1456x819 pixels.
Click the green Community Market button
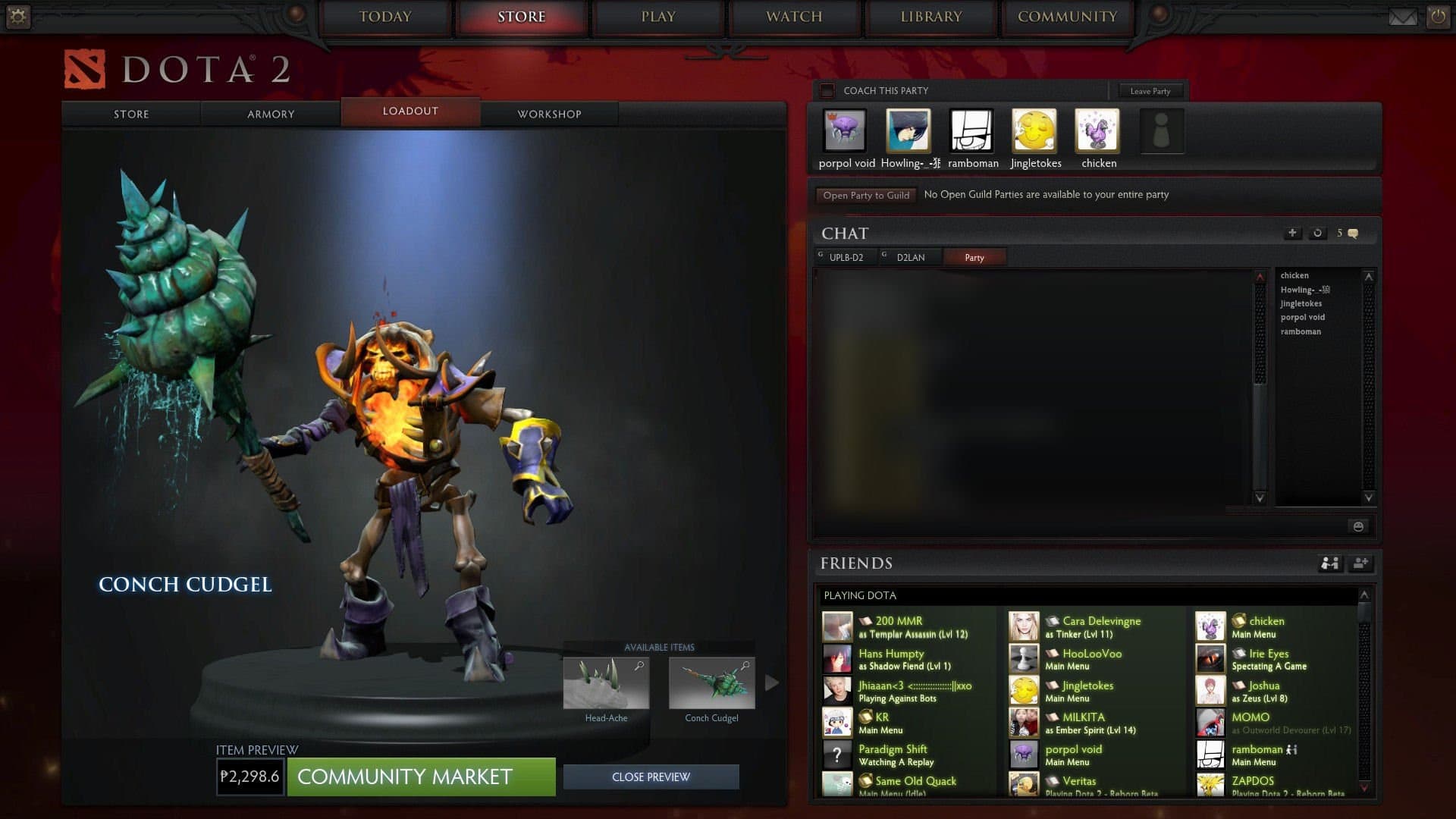pyautogui.click(x=421, y=777)
